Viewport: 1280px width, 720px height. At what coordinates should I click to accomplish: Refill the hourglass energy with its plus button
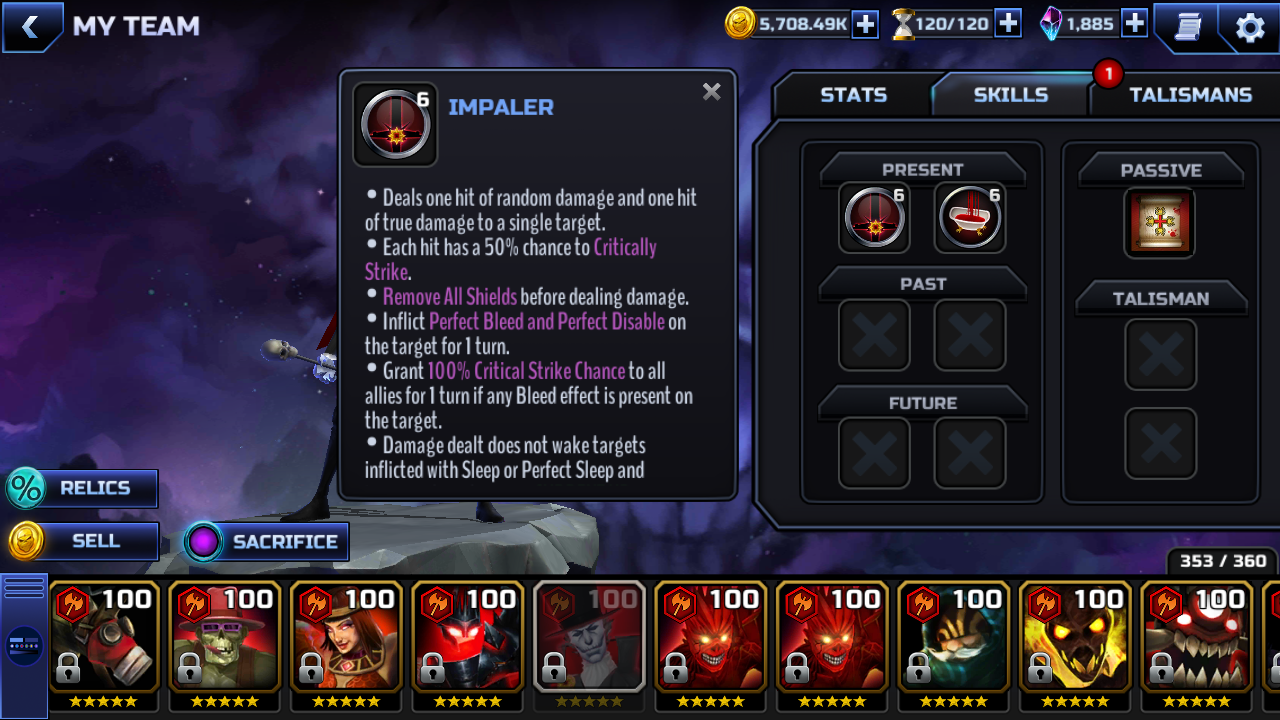click(1008, 24)
